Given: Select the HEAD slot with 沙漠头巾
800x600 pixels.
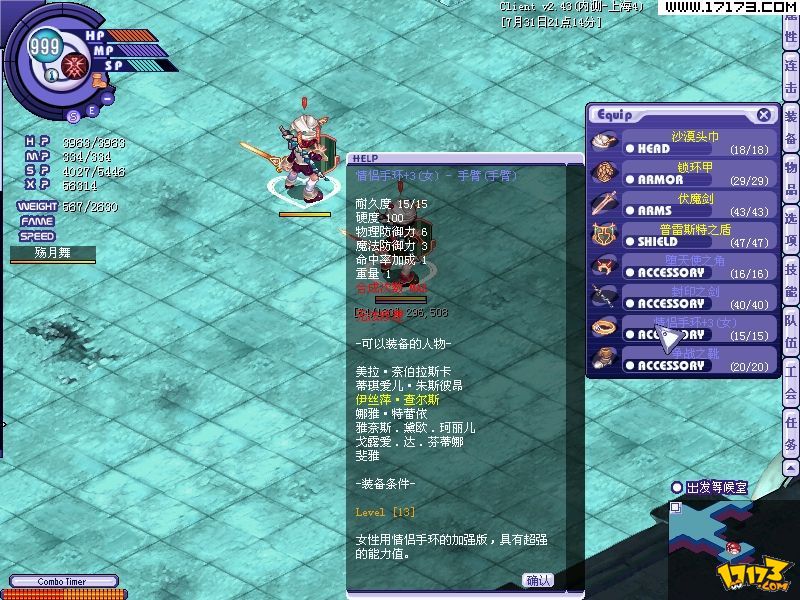Looking at the screenshot, I should click(680, 142).
